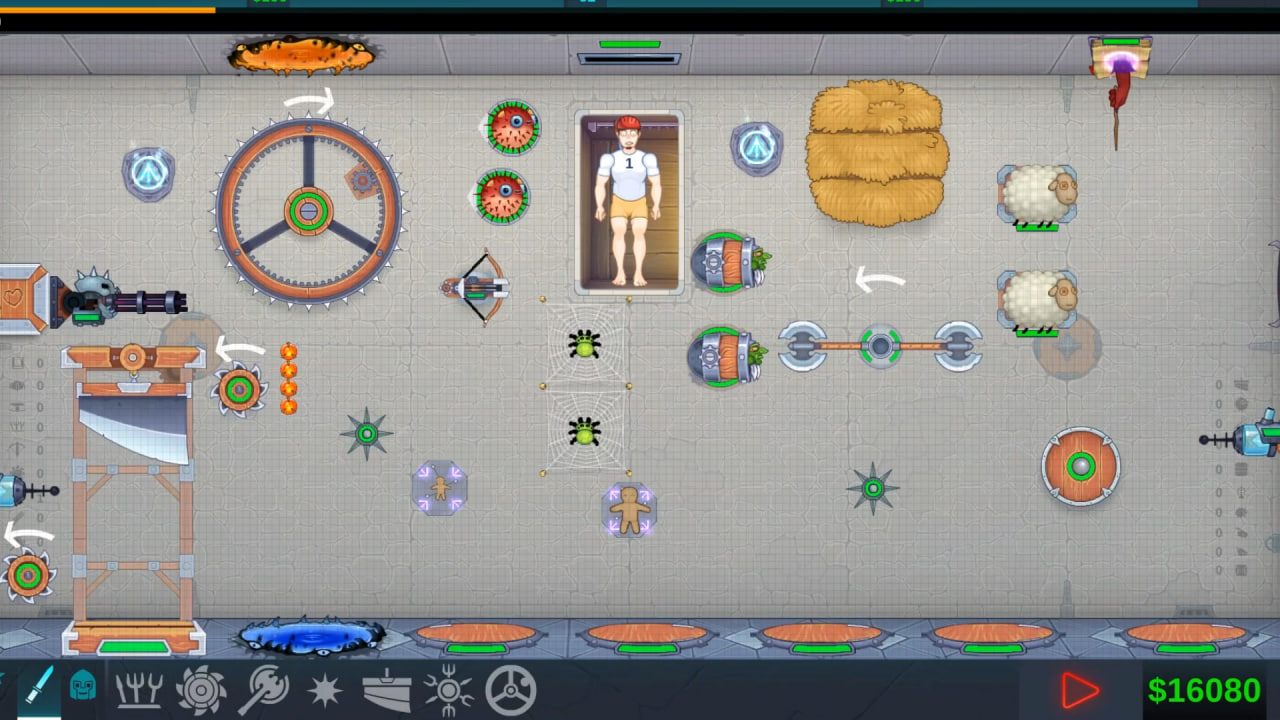Select the blade guillotine weapons category
Image resolution: width=1280 pixels, height=720 pixels.
(x=388, y=689)
